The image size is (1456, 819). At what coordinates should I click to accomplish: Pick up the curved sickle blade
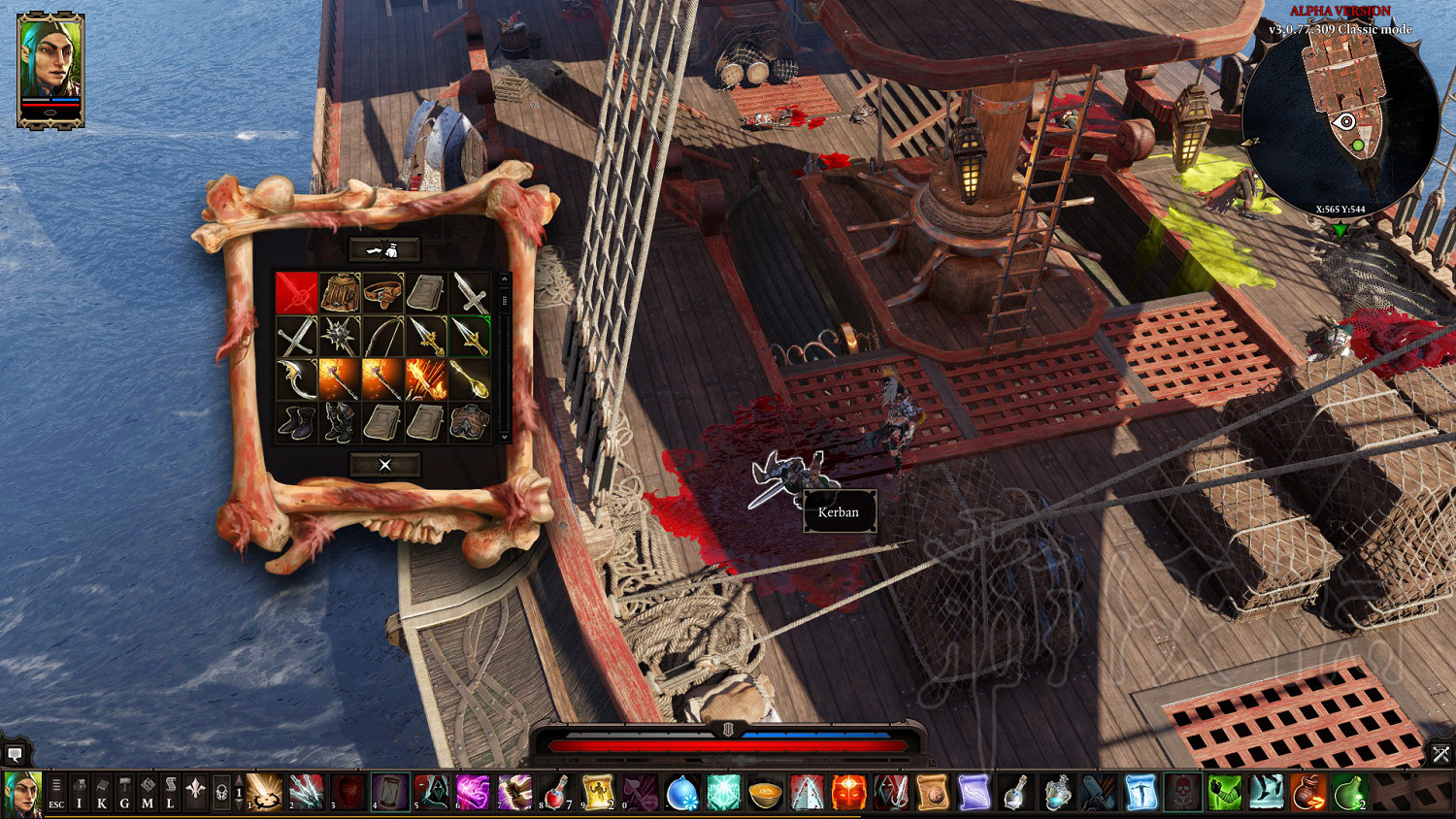click(x=296, y=379)
